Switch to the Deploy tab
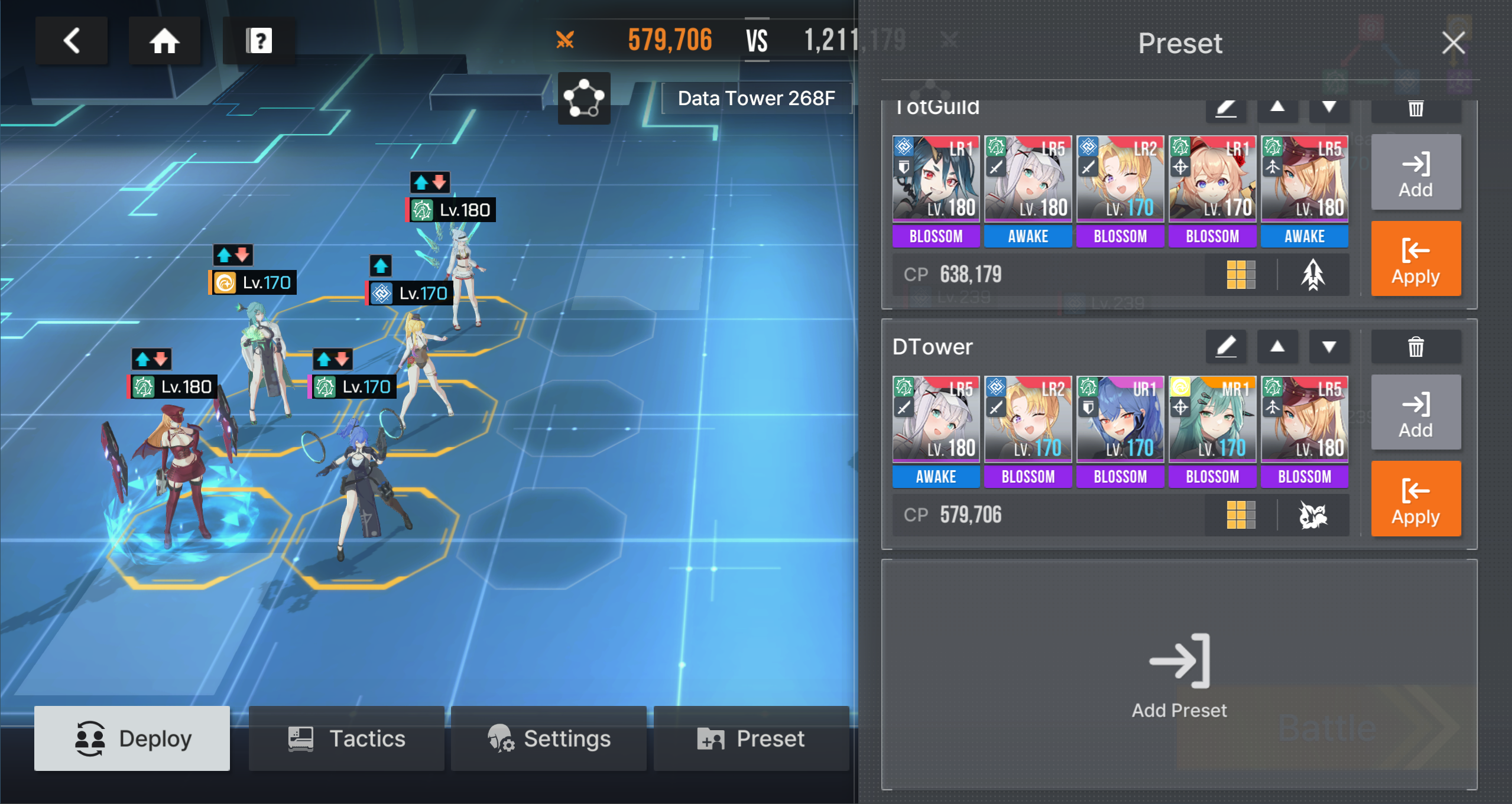The height and width of the screenshot is (804, 1512). tap(132, 738)
